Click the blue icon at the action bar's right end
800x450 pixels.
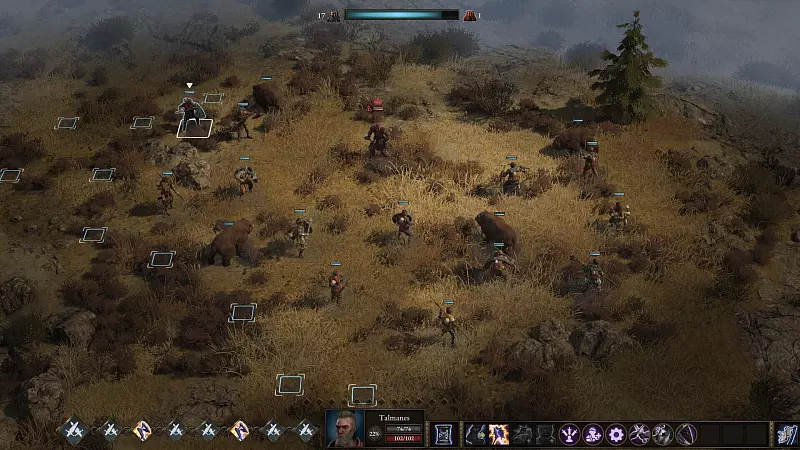tap(786, 434)
